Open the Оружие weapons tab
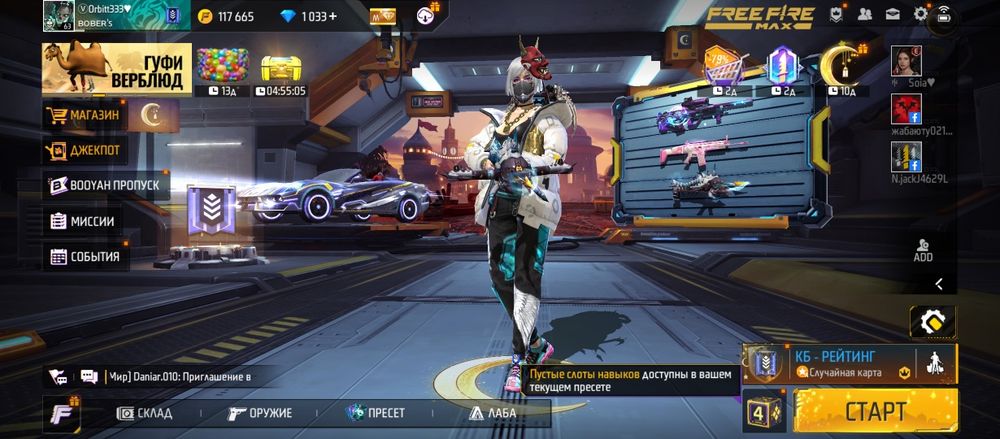The width and height of the screenshot is (1000, 439). pyautogui.click(x=260, y=413)
